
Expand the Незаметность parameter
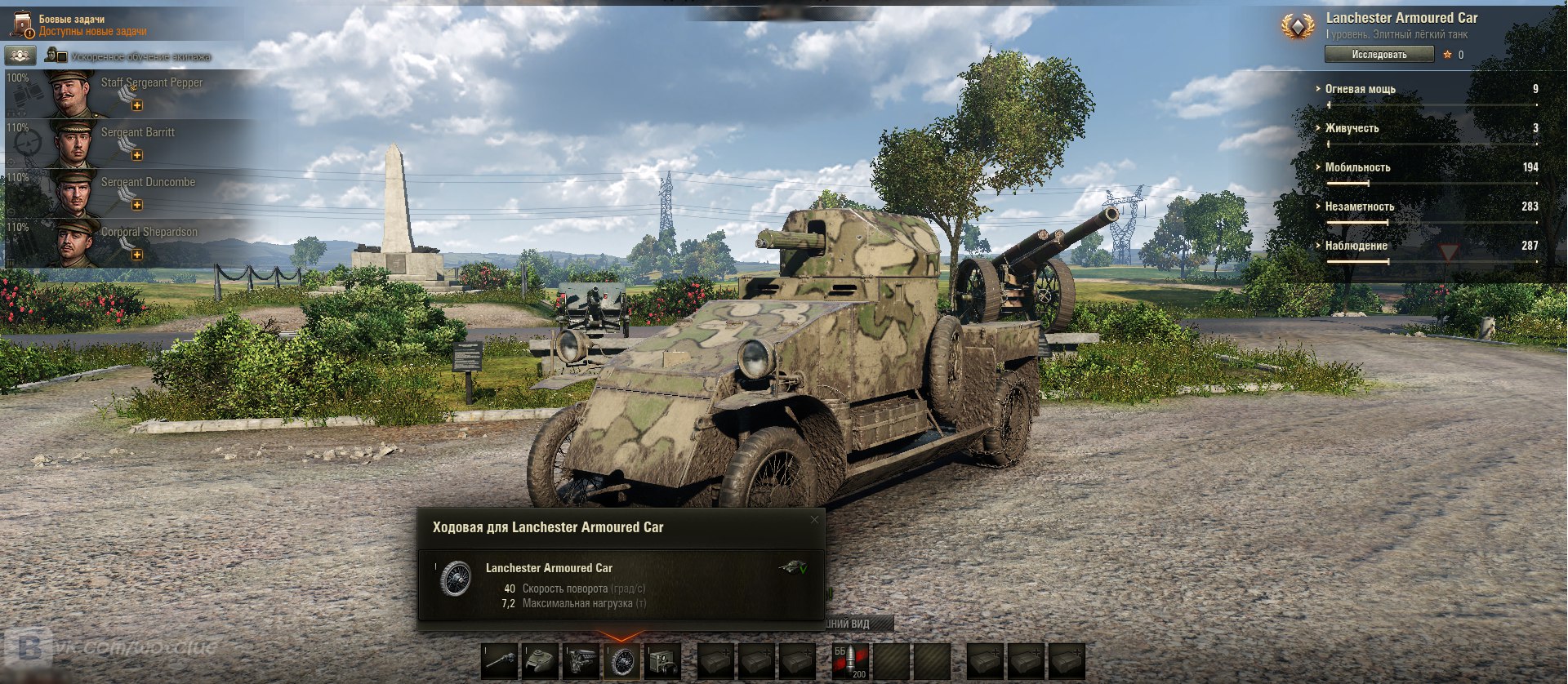click(x=1359, y=207)
